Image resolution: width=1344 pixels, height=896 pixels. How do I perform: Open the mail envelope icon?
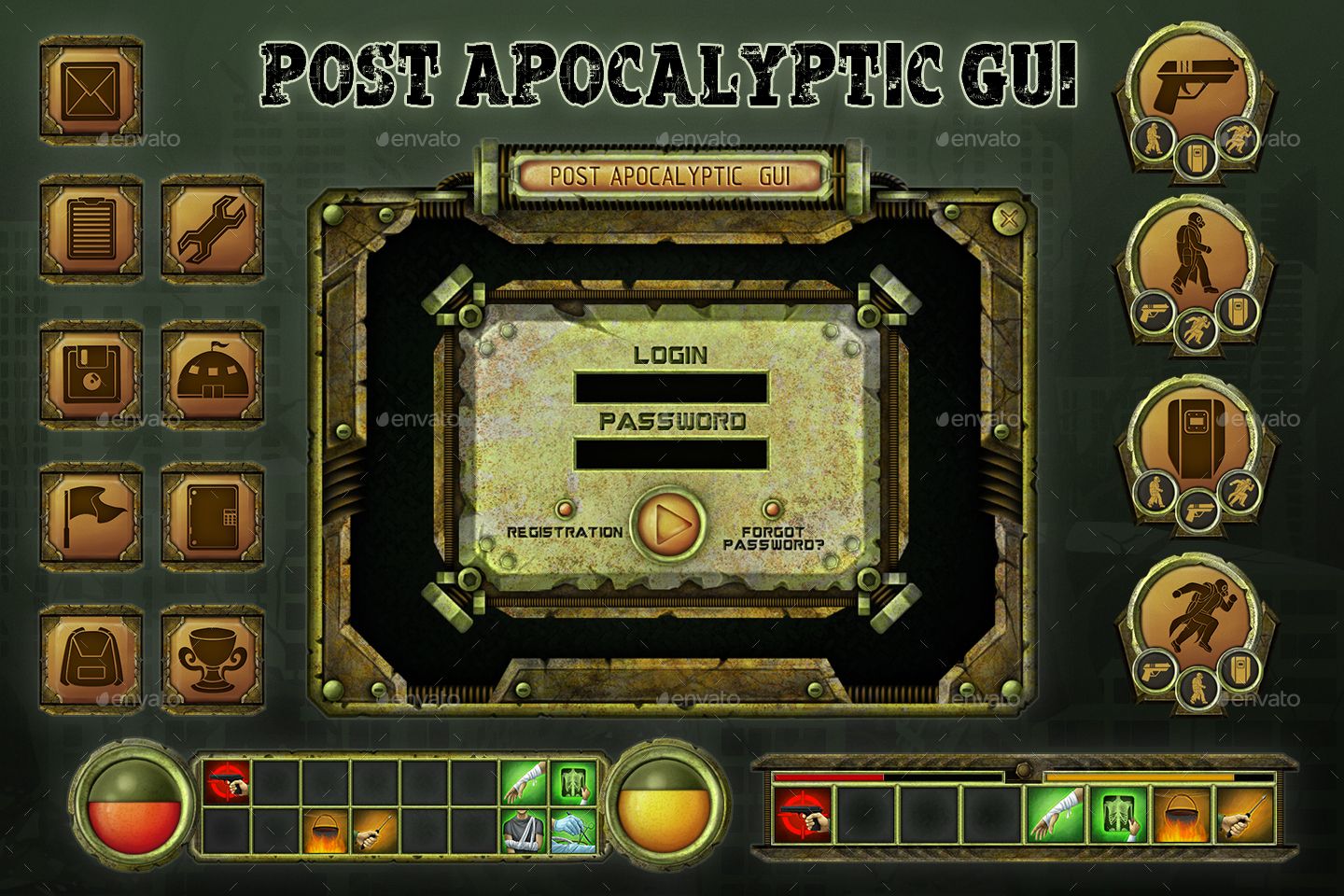(x=89, y=89)
